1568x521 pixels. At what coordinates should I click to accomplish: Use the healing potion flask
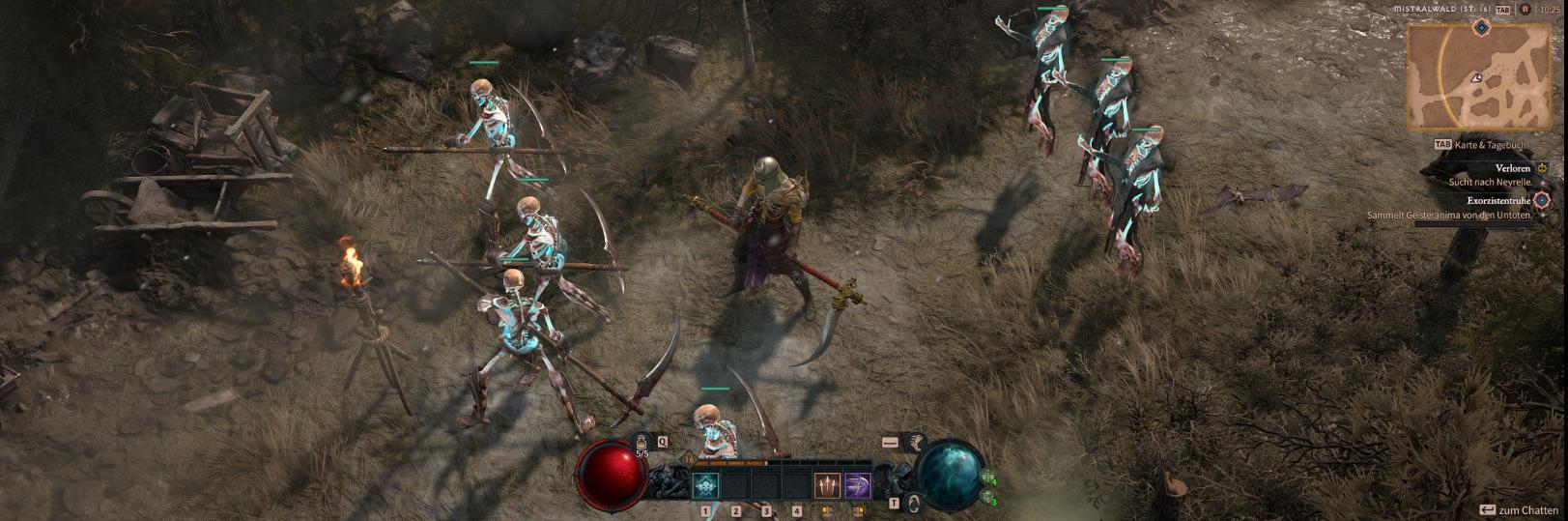tap(642, 445)
